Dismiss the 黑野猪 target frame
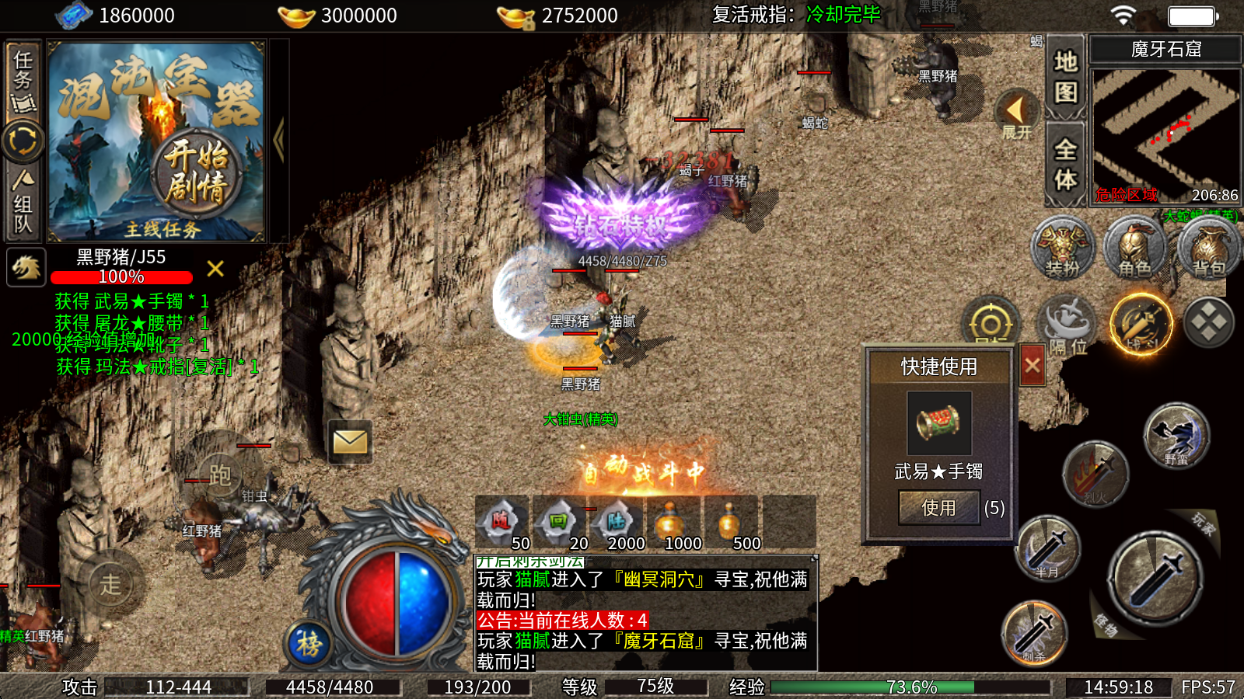Screen dimensions: 1244x699 point(215,268)
